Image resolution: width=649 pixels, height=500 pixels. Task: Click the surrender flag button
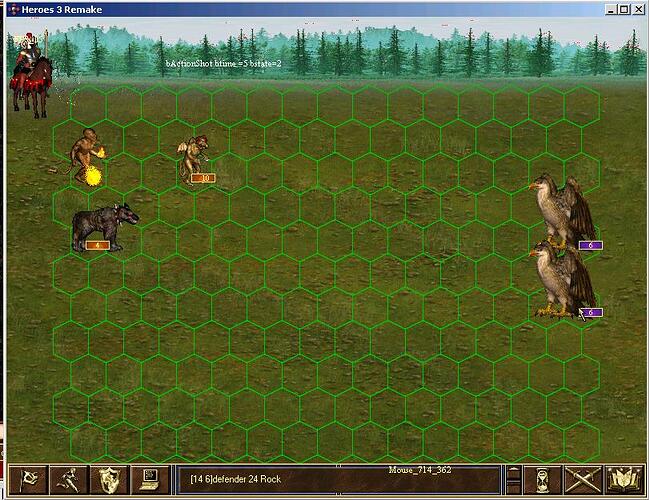(x=25, y=480)
